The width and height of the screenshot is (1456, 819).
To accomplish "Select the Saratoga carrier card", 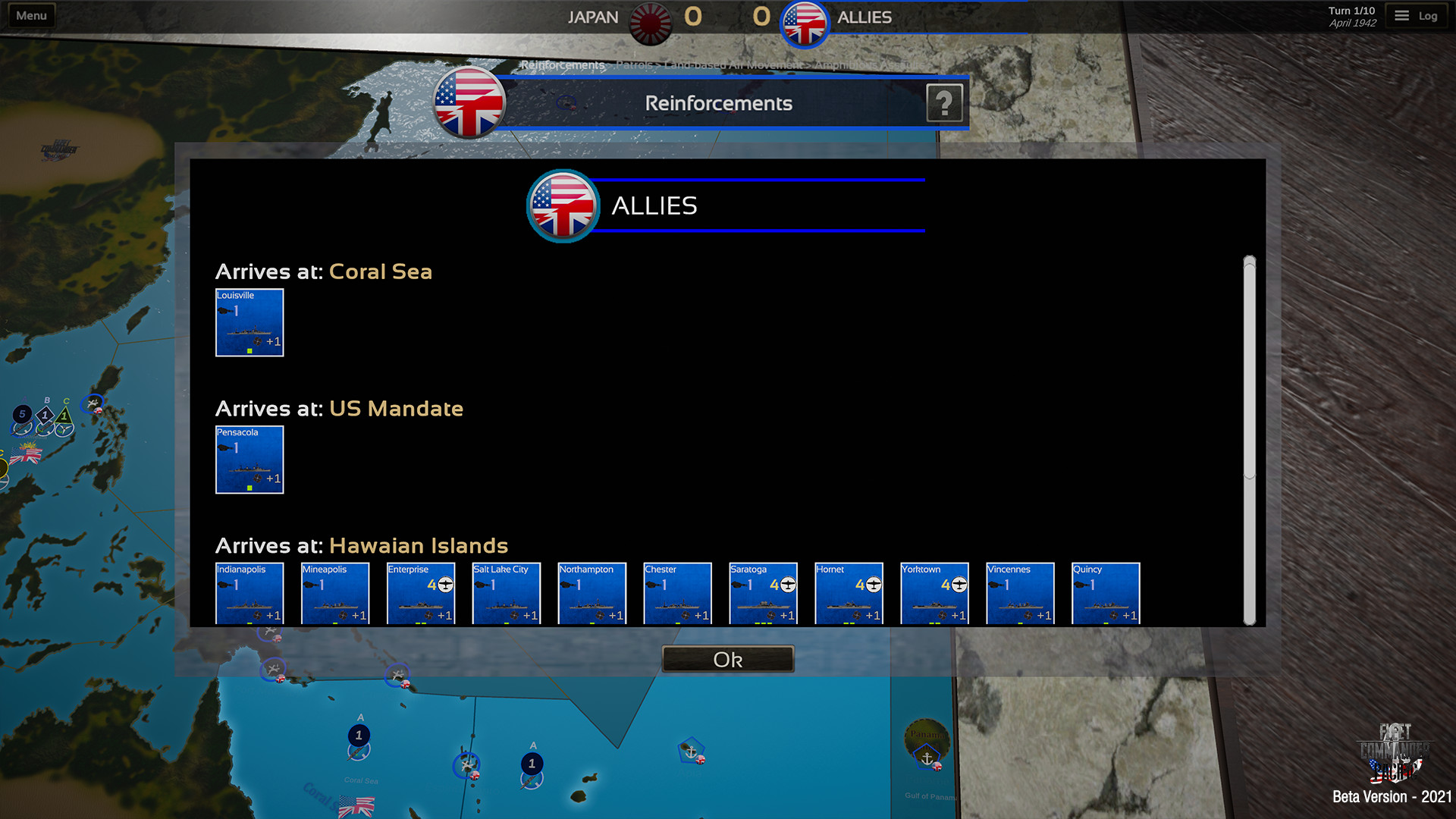I will click(x=763, y=594).
